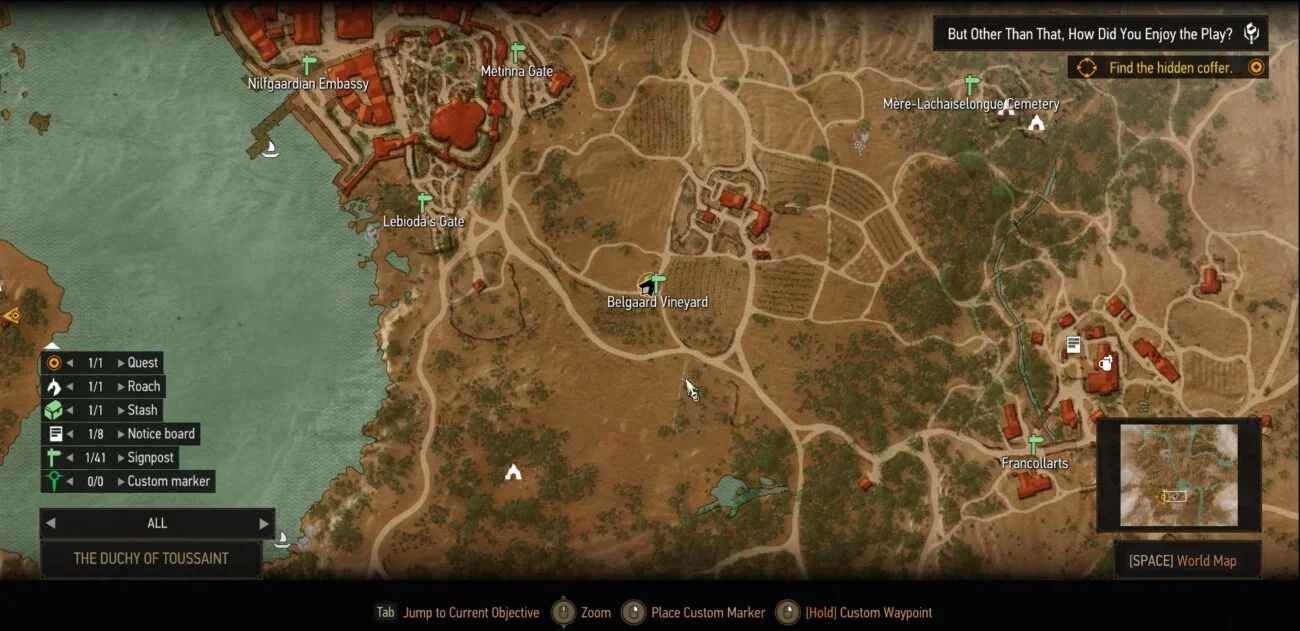Select the Notice board legend entry
This screenshot has height=631, width=1300.
[x=160, y=434]
